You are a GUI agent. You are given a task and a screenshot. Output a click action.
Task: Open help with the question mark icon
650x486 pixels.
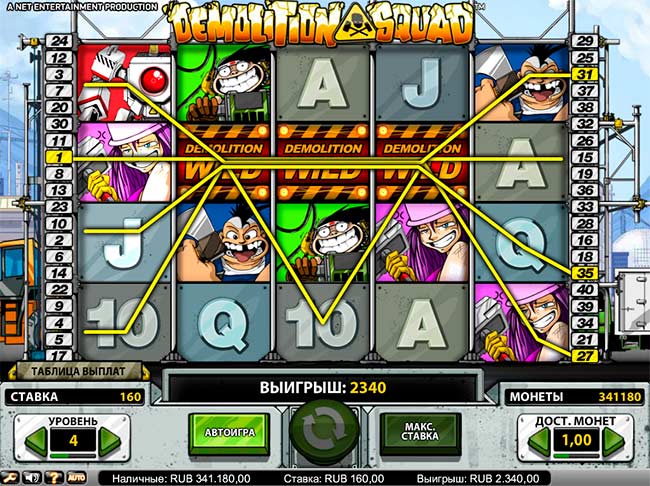pyautogui.click(x=55, y=476)
